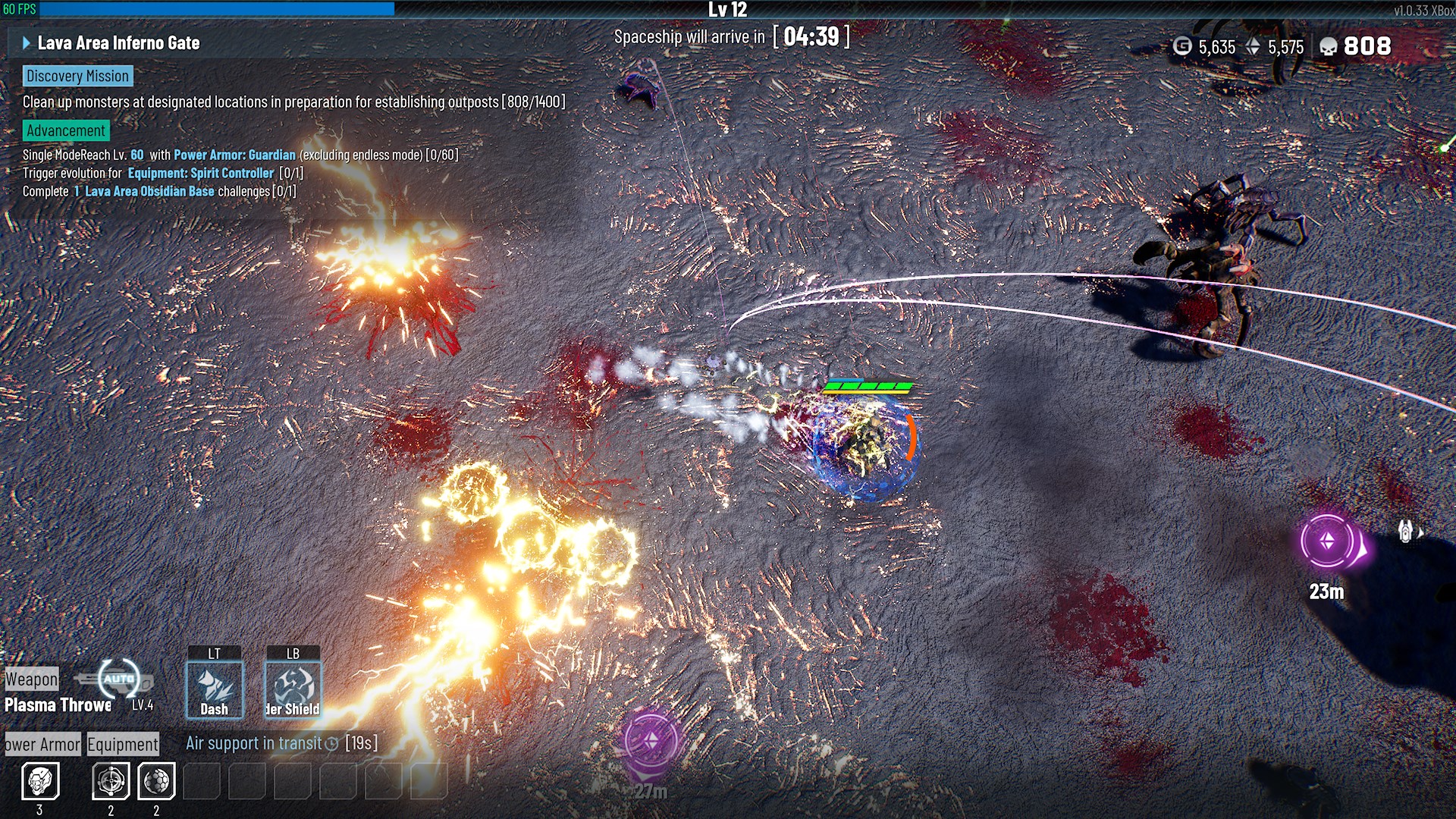Select the hexagon sphere equipment slot

(156, 780)
